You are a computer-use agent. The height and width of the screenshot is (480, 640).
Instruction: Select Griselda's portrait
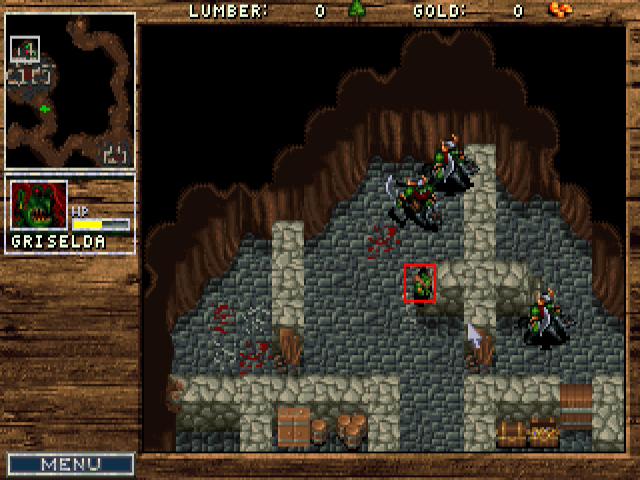click(39, 207)
